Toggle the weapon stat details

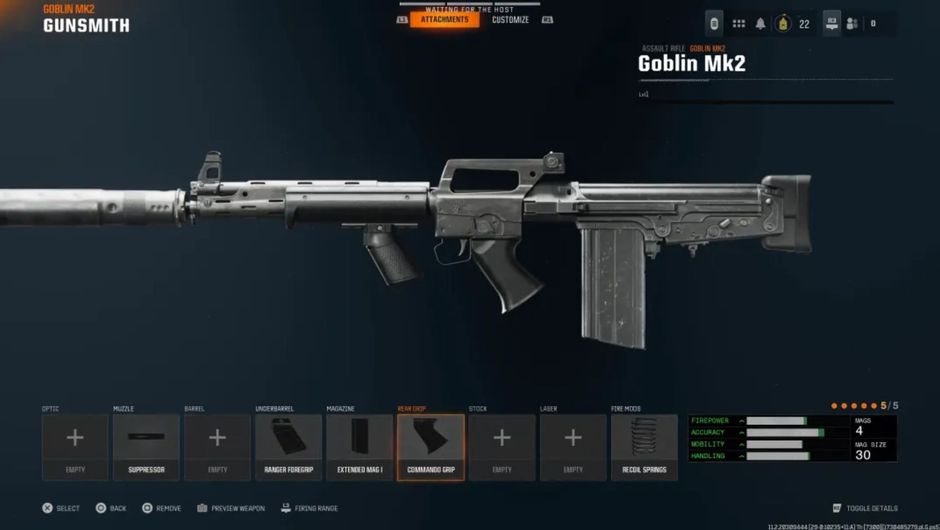point(865,508)
